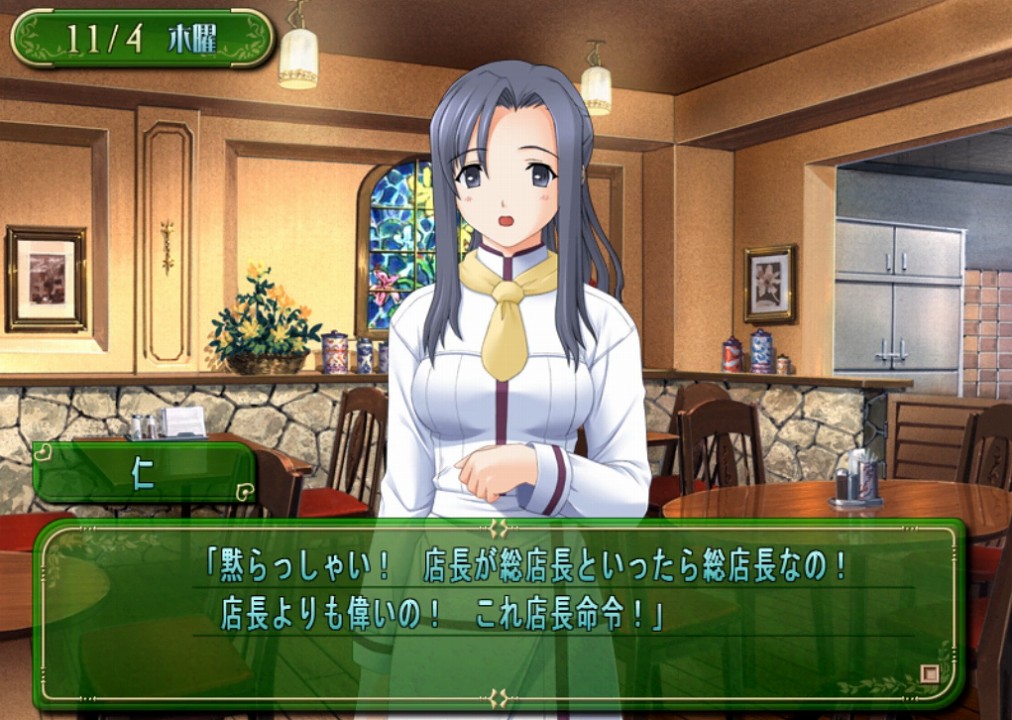Screen dimensions: 1012x720
Task: Click the square continue marker in dialogue box
Action: (x=929, y=673)
